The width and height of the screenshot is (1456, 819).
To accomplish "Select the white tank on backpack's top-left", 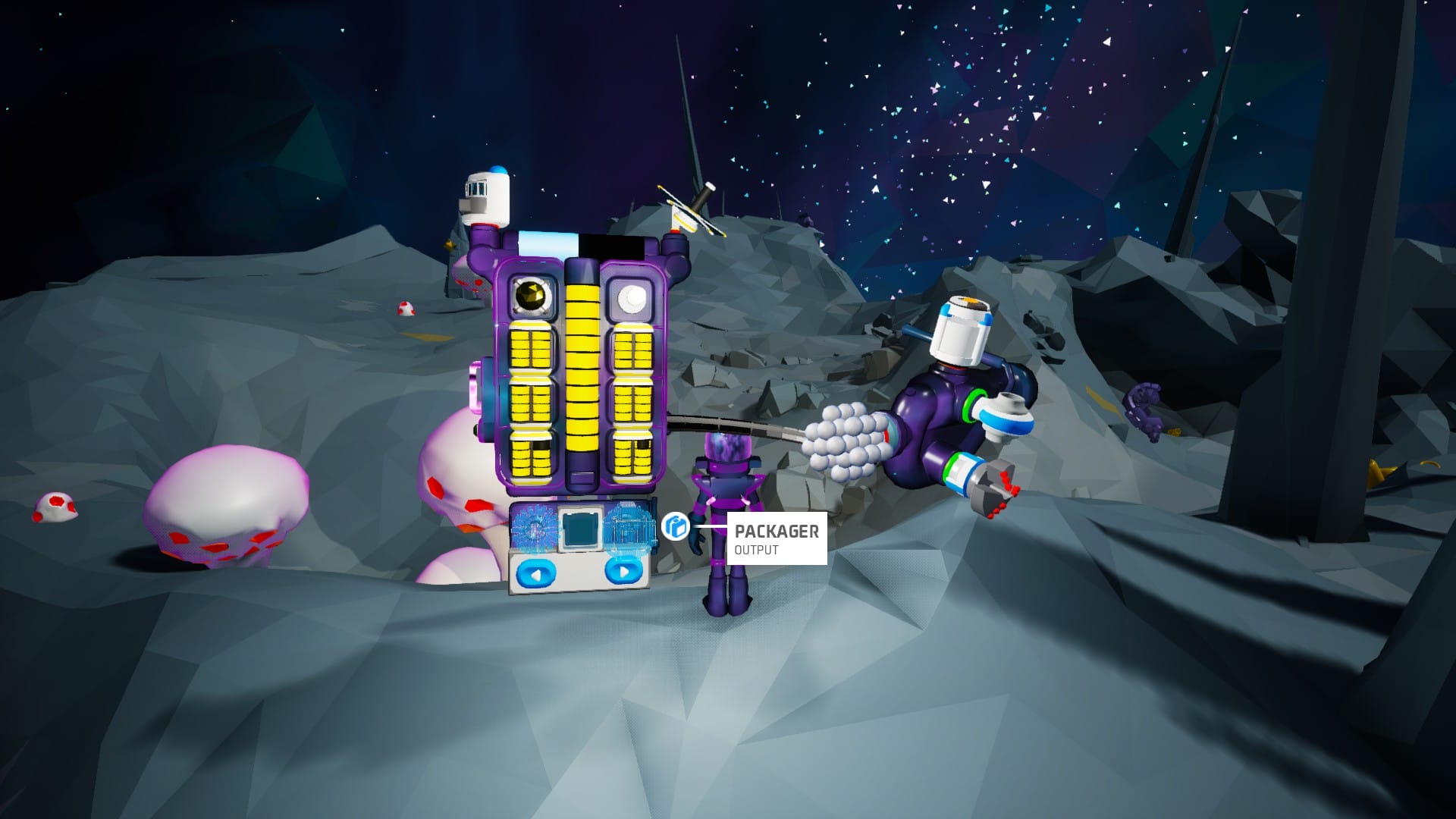I will pyautogui.click(x=486, y=199).
